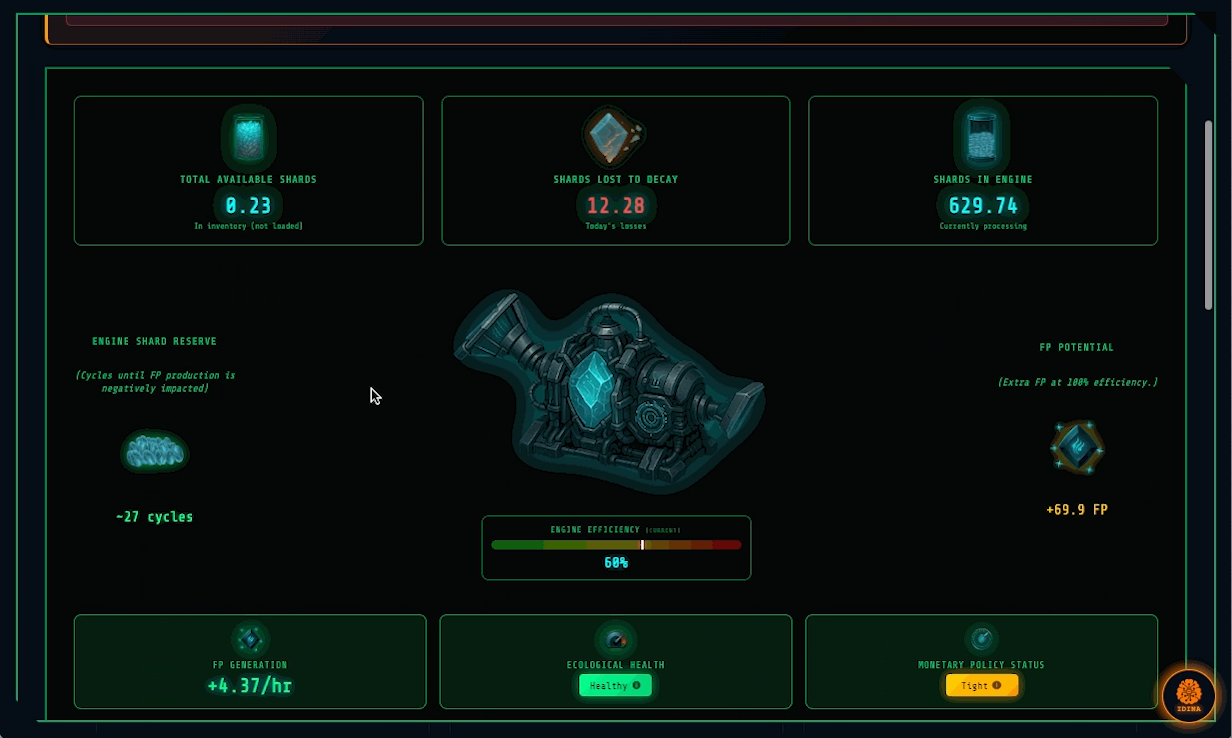The height and width of the screenshot is (738, 1232).
Task: Click the FP Potential crystal icon
Action: [1077, 447]
